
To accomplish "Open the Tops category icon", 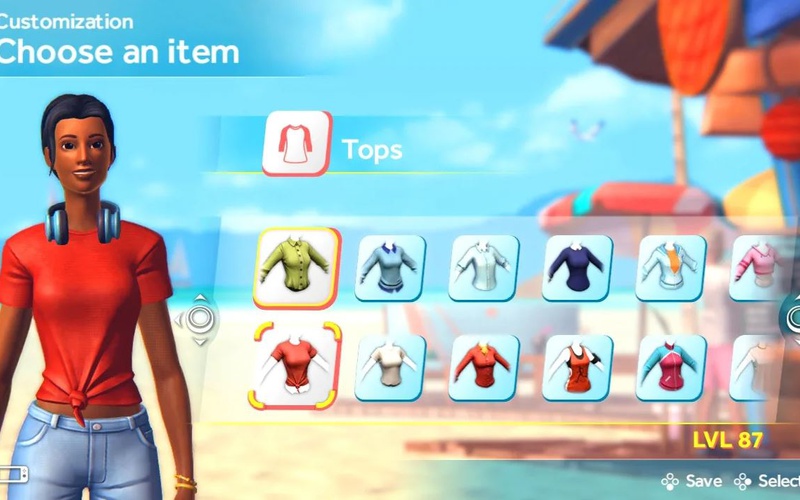I will 296,146.
